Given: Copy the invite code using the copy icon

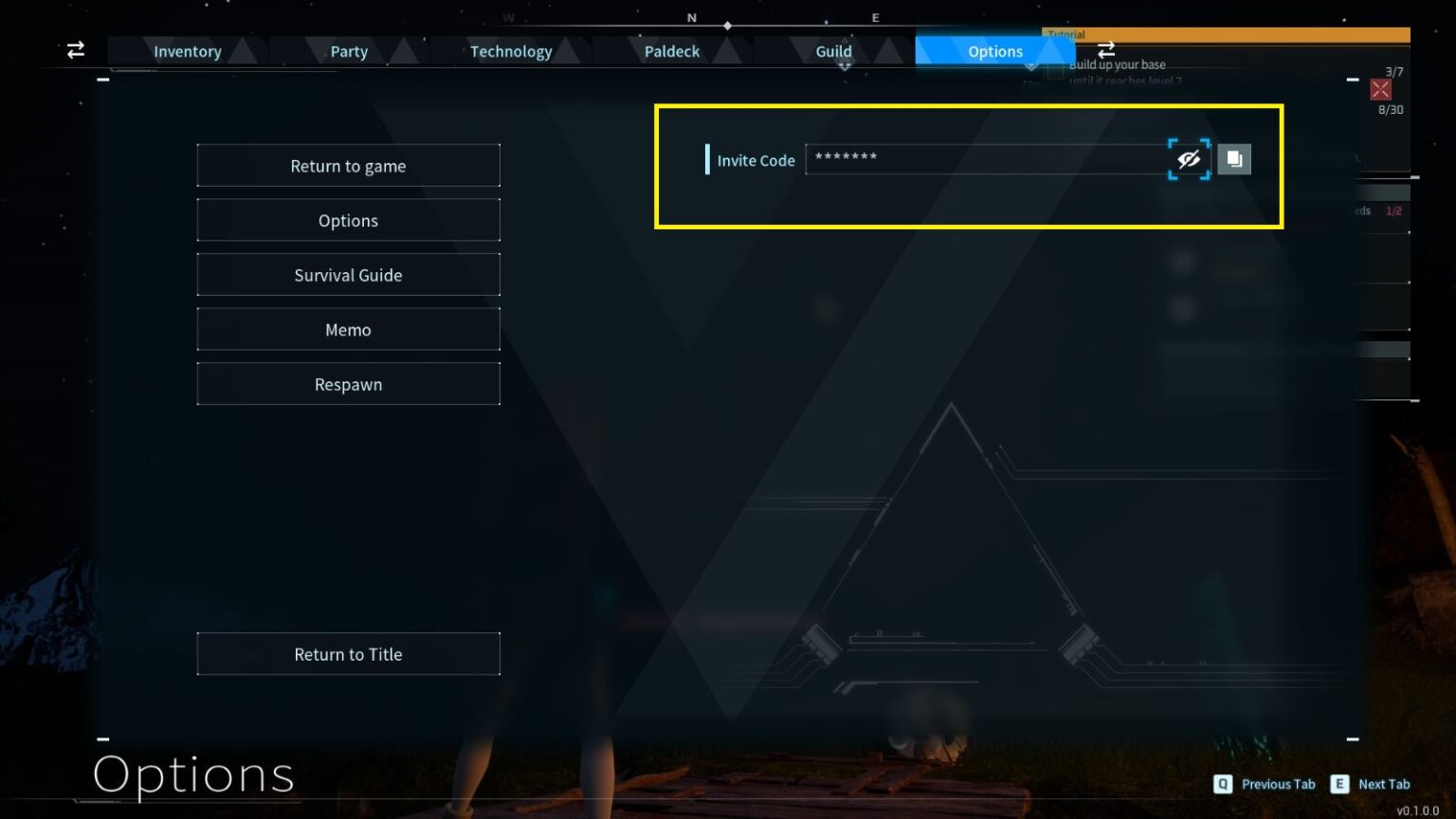Looking at the screenshot, I should (x=1234, y=158).
